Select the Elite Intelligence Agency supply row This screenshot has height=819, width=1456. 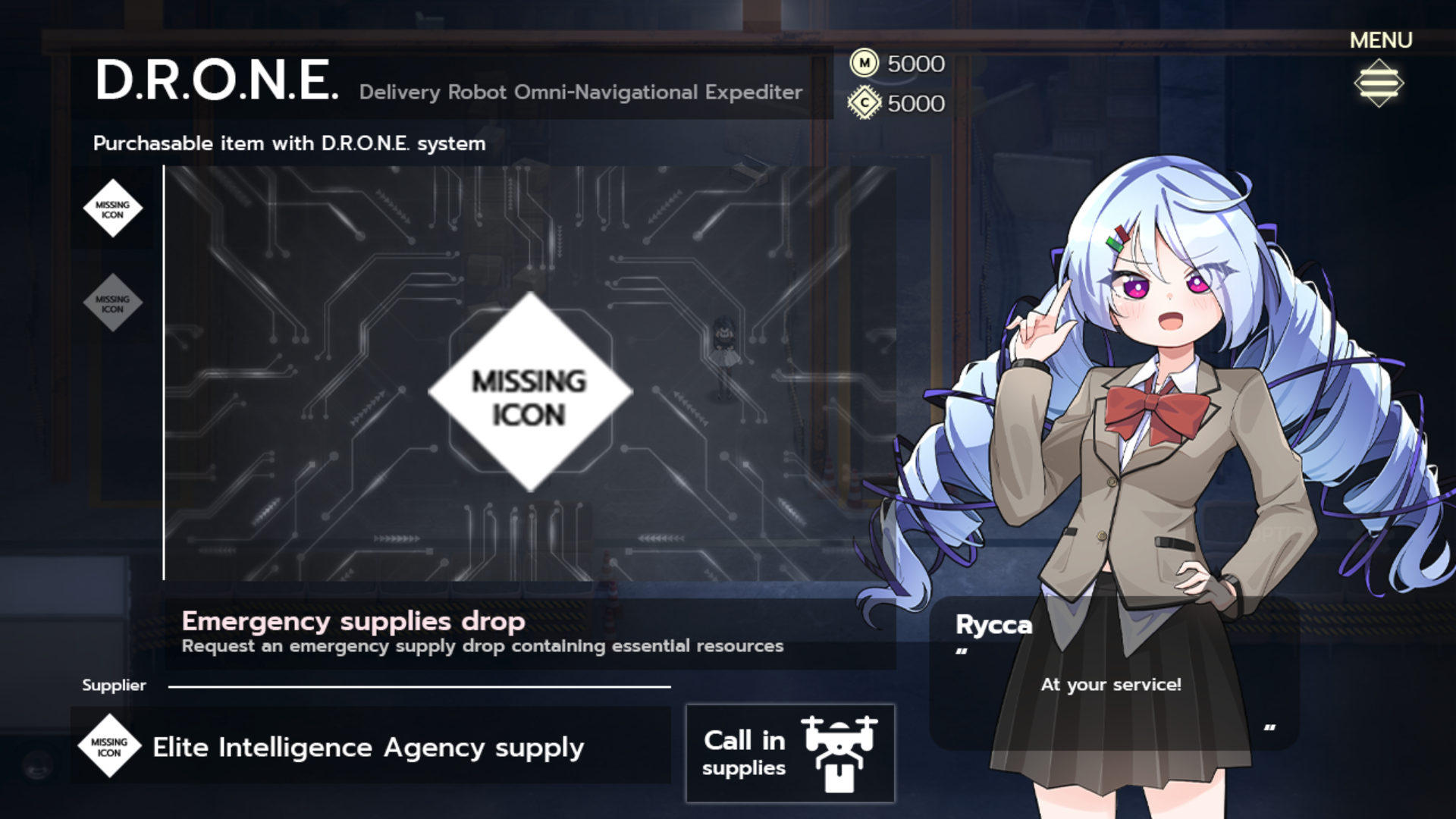367,747
